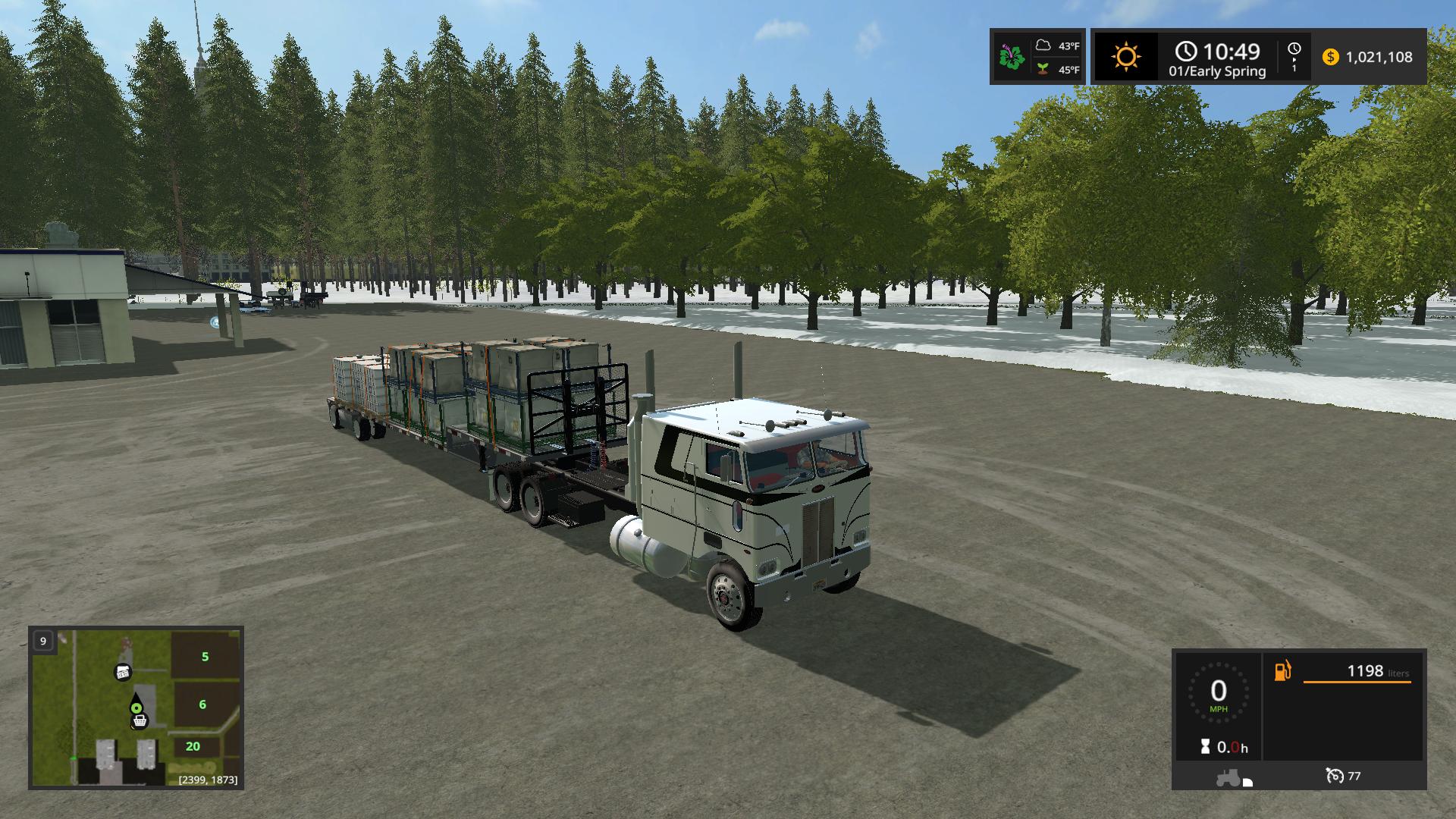Choose field 20 on the minimap
Screen dimensions: 1456x819
click(x=193, y=747)
